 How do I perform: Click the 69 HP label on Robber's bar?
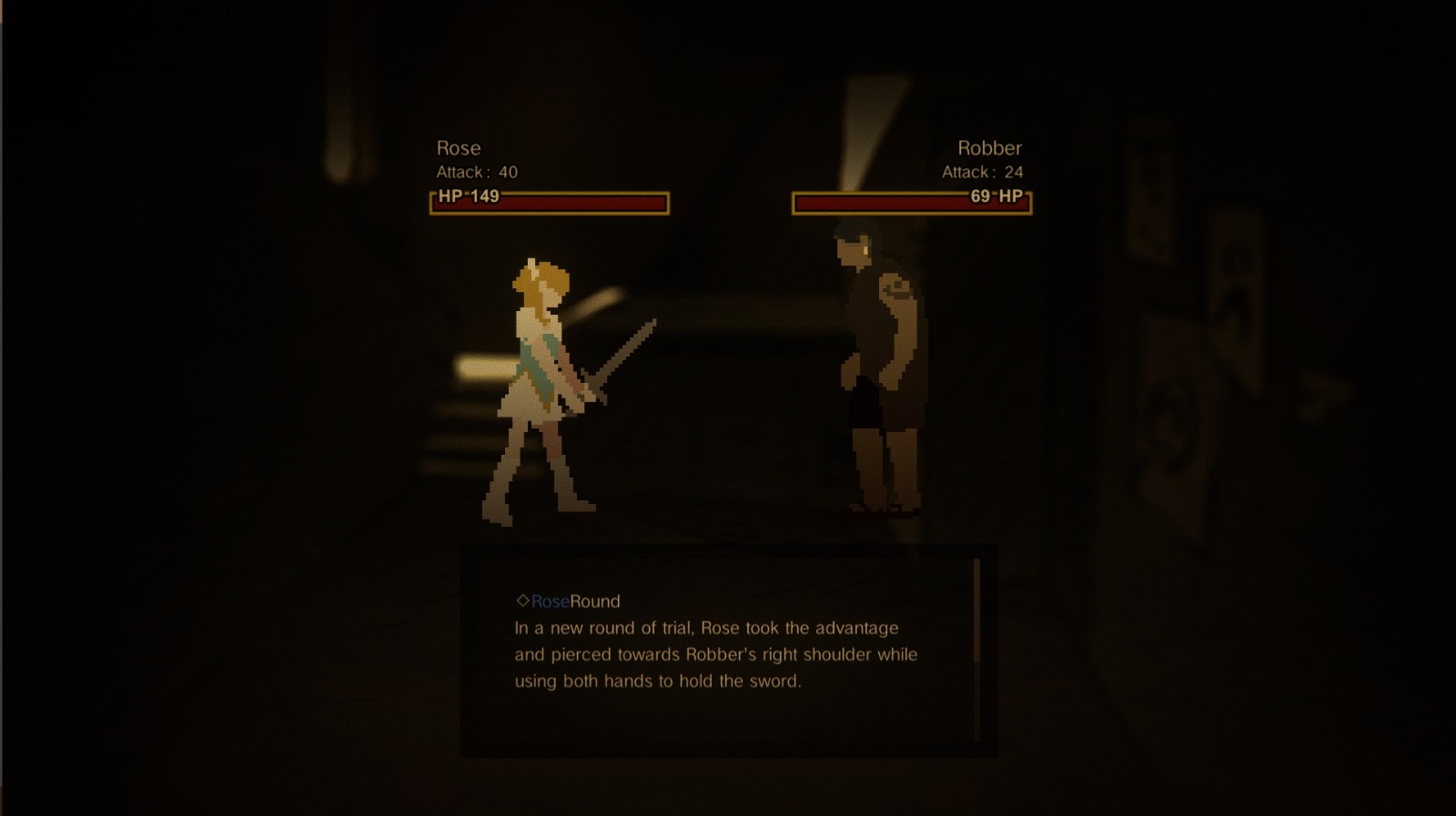tap(996, 198)
